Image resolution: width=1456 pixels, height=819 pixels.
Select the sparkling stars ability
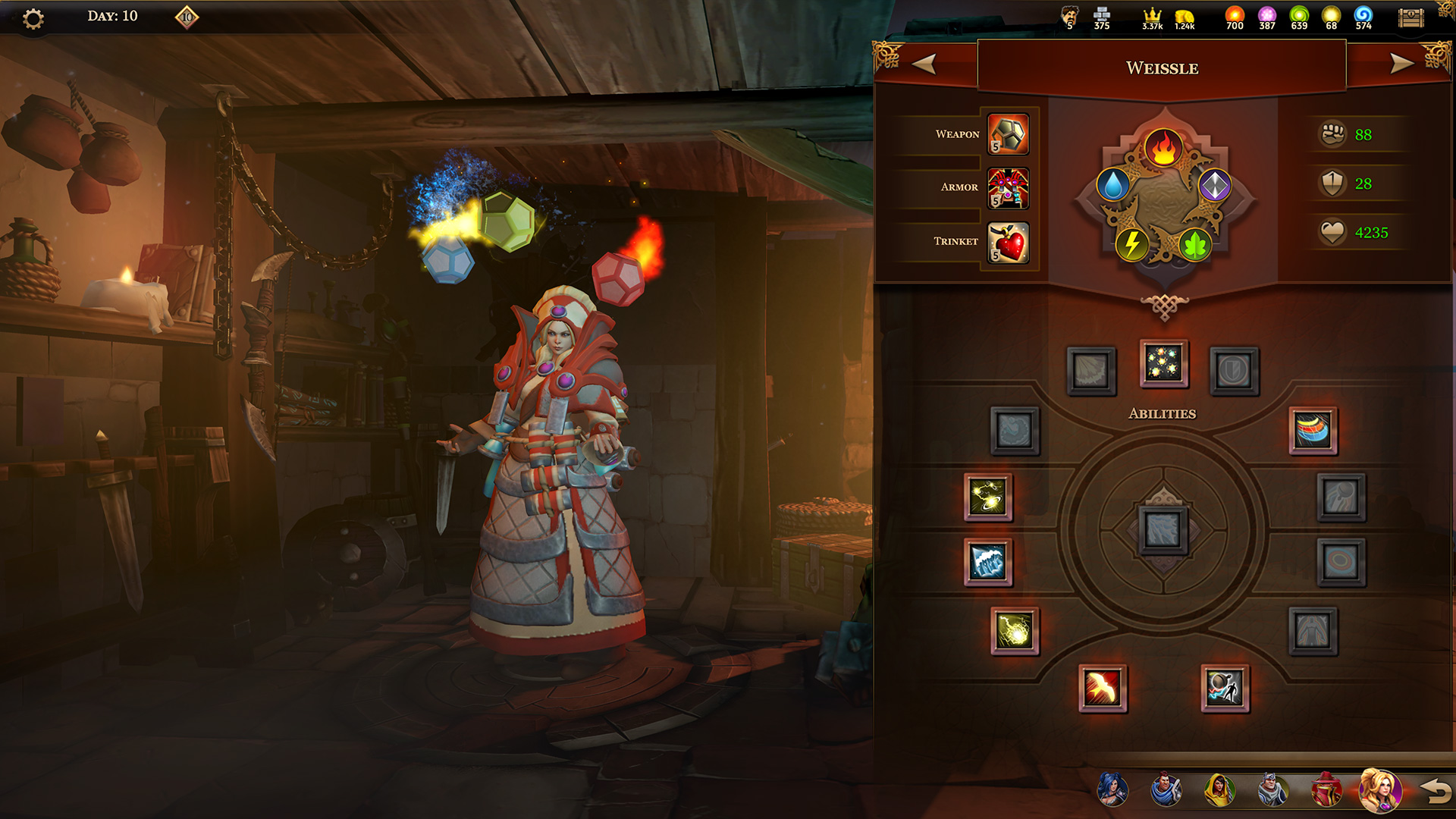1163,363
